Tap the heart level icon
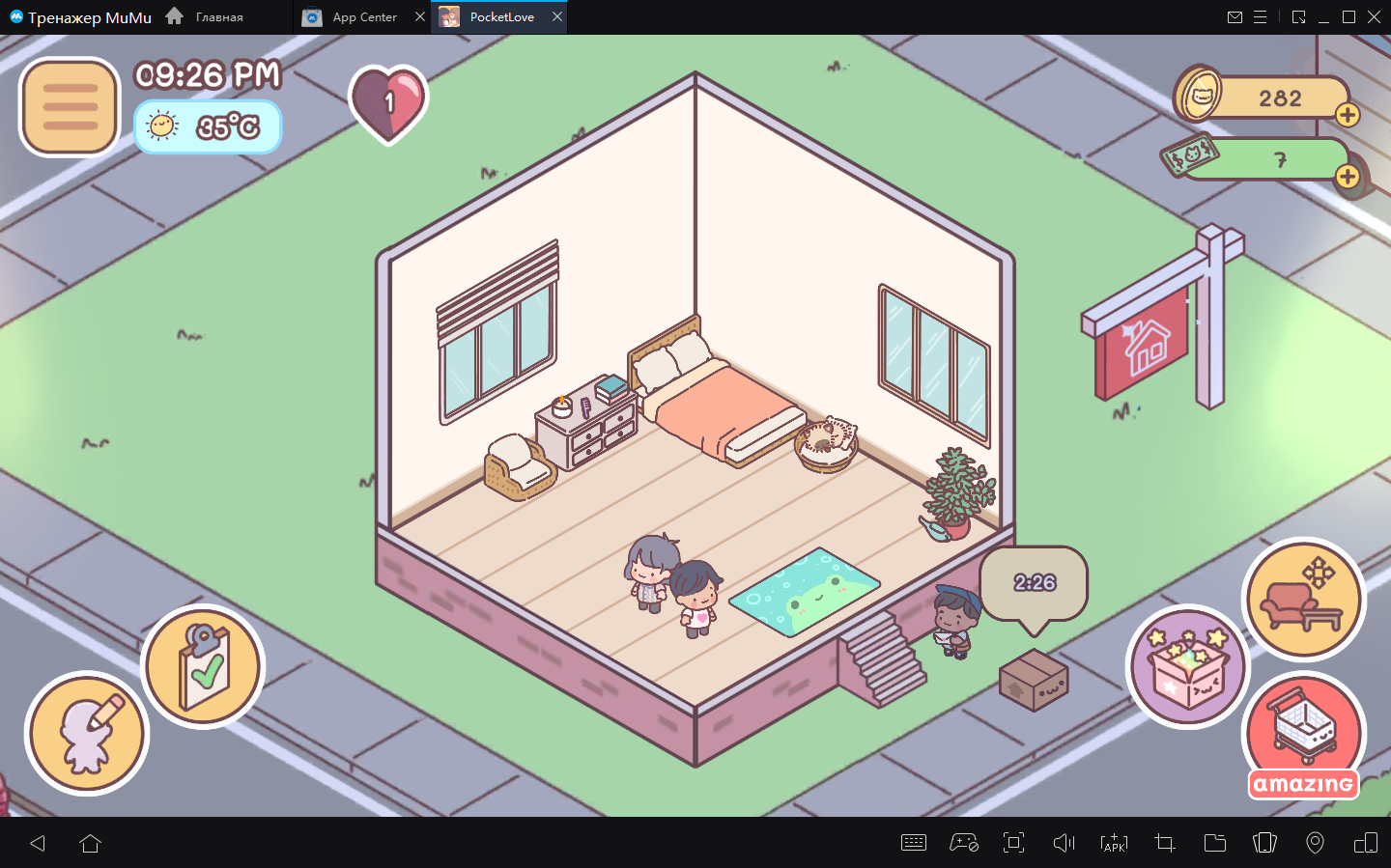1391x868 pixels. click(x=388, y=102)
